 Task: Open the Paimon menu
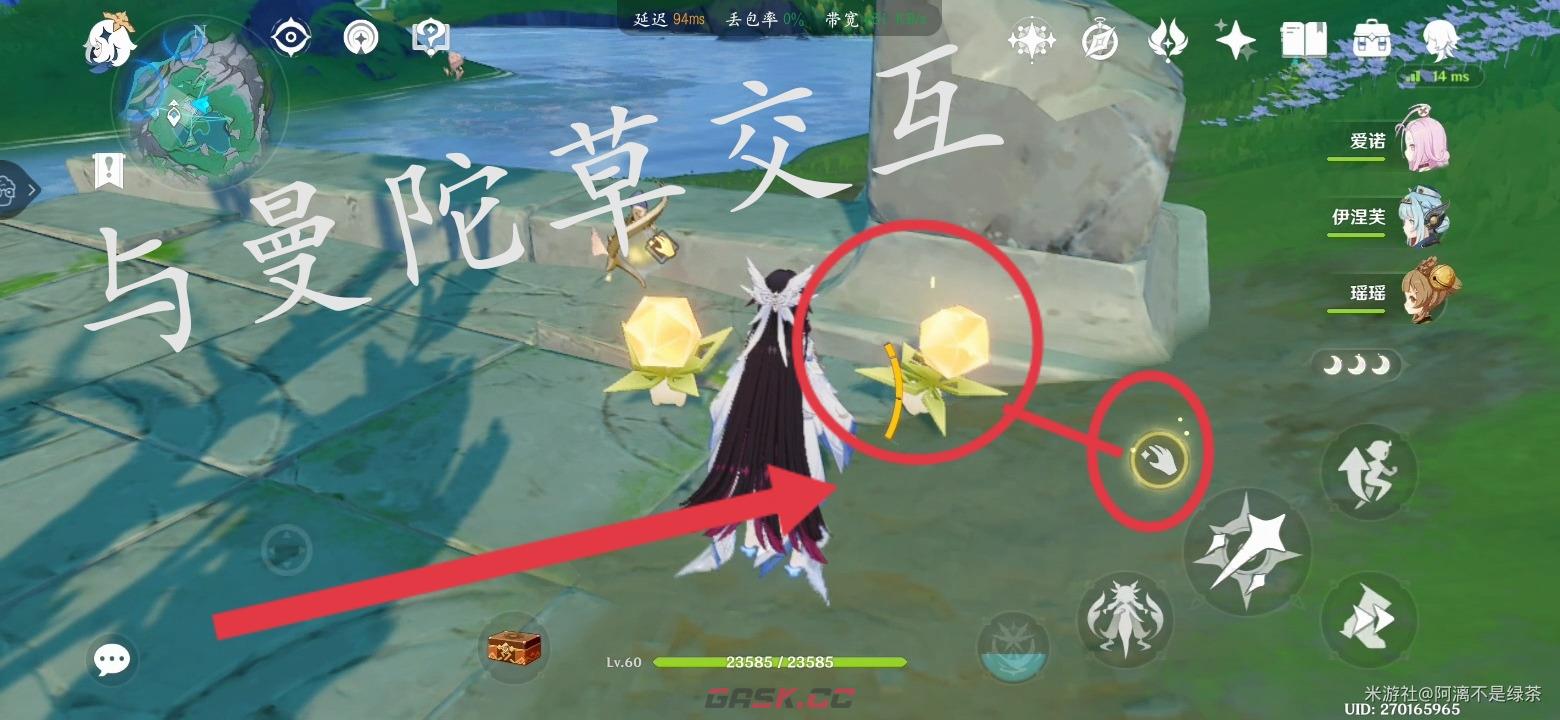pyautogui.click(x=110, y=40)
